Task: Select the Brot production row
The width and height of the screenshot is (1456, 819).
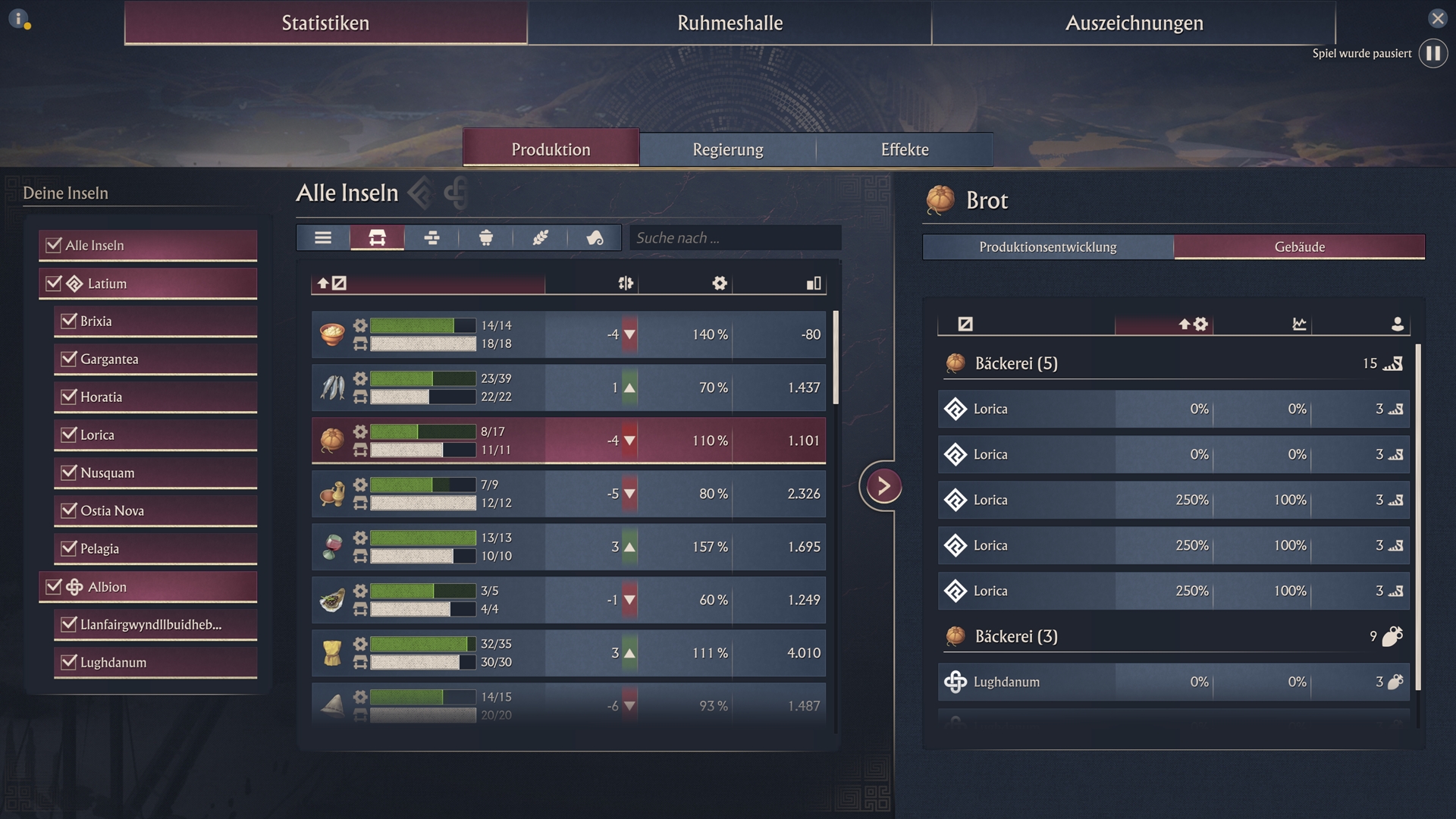Action: point(569,441)
